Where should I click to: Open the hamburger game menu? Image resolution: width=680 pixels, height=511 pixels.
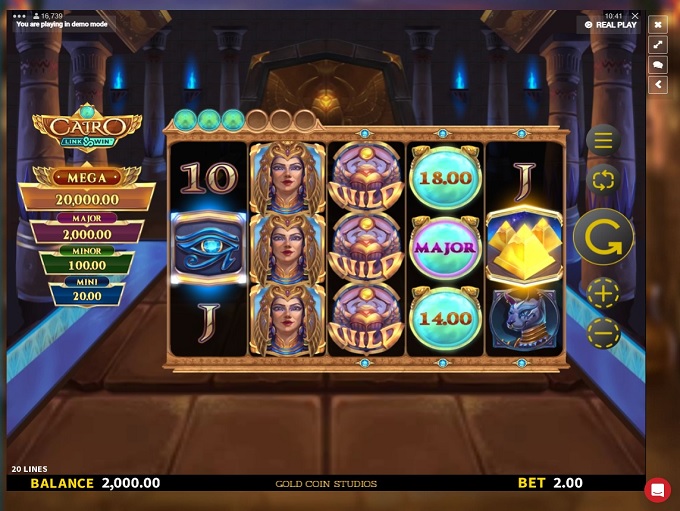point(603,141)
